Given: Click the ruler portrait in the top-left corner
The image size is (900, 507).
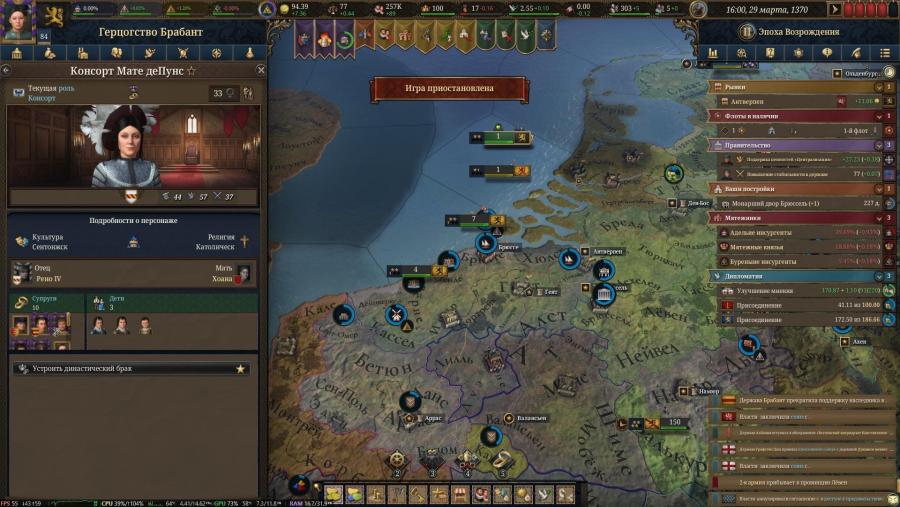Looking at the screenshot, I should pos(17,20).
